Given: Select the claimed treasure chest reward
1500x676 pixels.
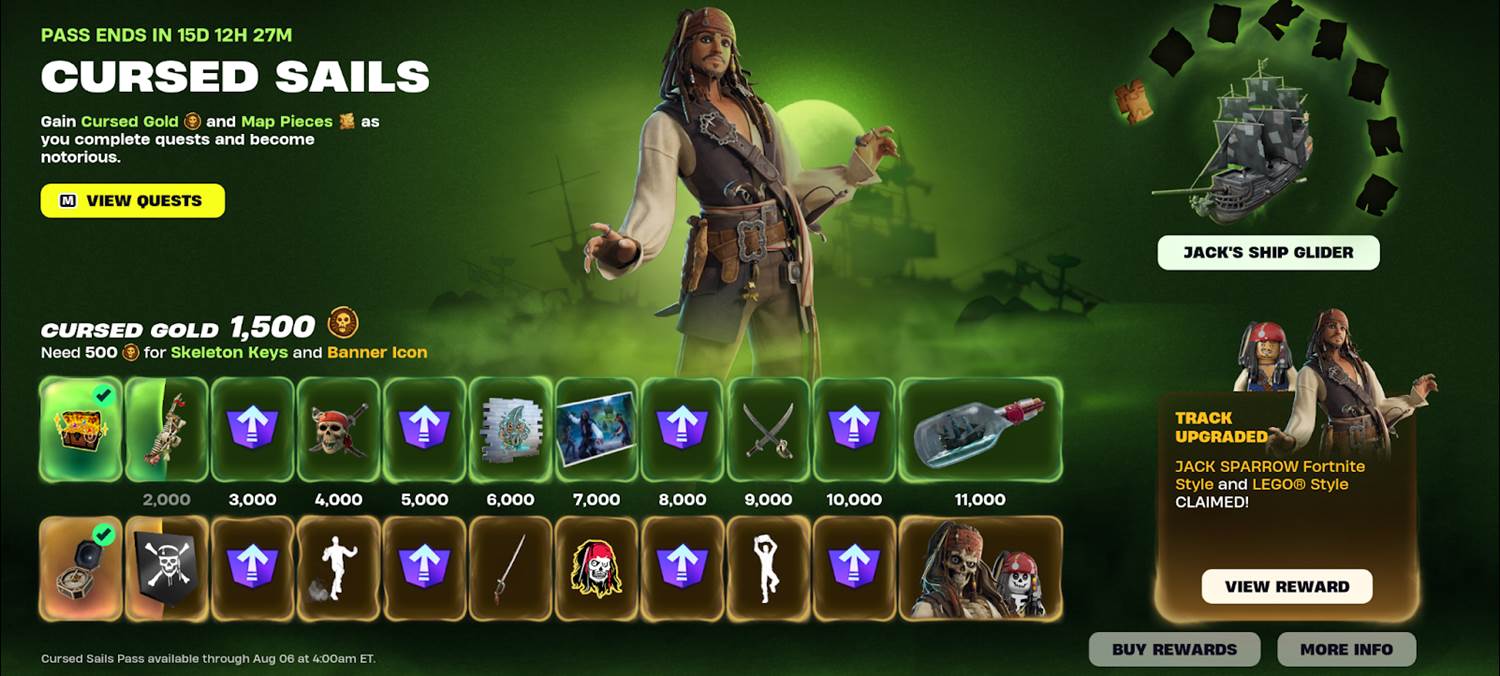Looking at the screenshot, I should pos(81,429).
